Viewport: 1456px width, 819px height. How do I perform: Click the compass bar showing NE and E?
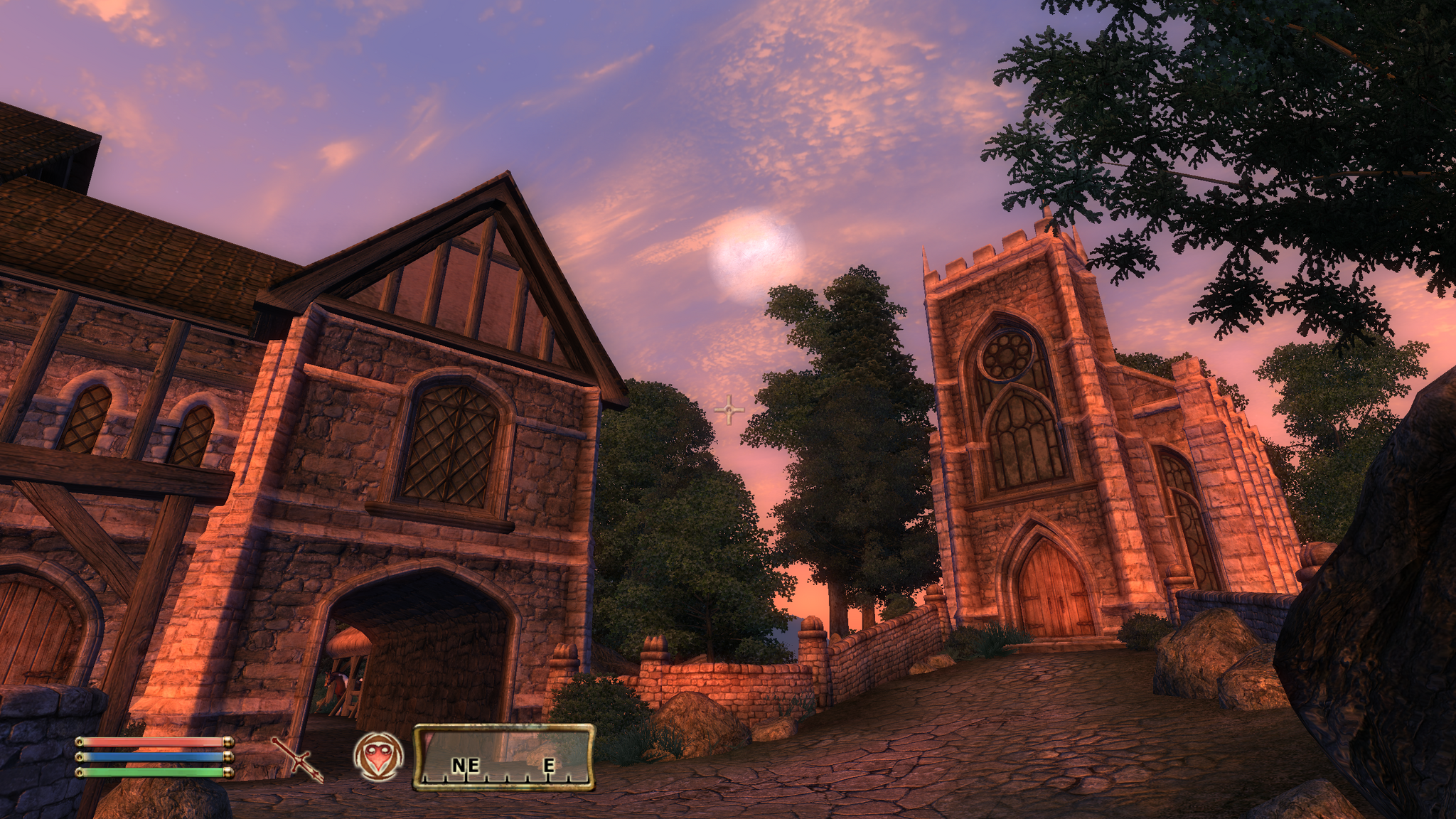tap(503, 758)
